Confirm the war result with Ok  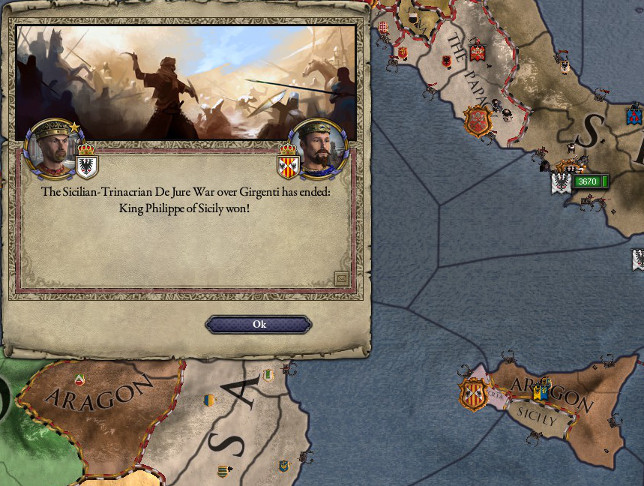pos(259,324)
